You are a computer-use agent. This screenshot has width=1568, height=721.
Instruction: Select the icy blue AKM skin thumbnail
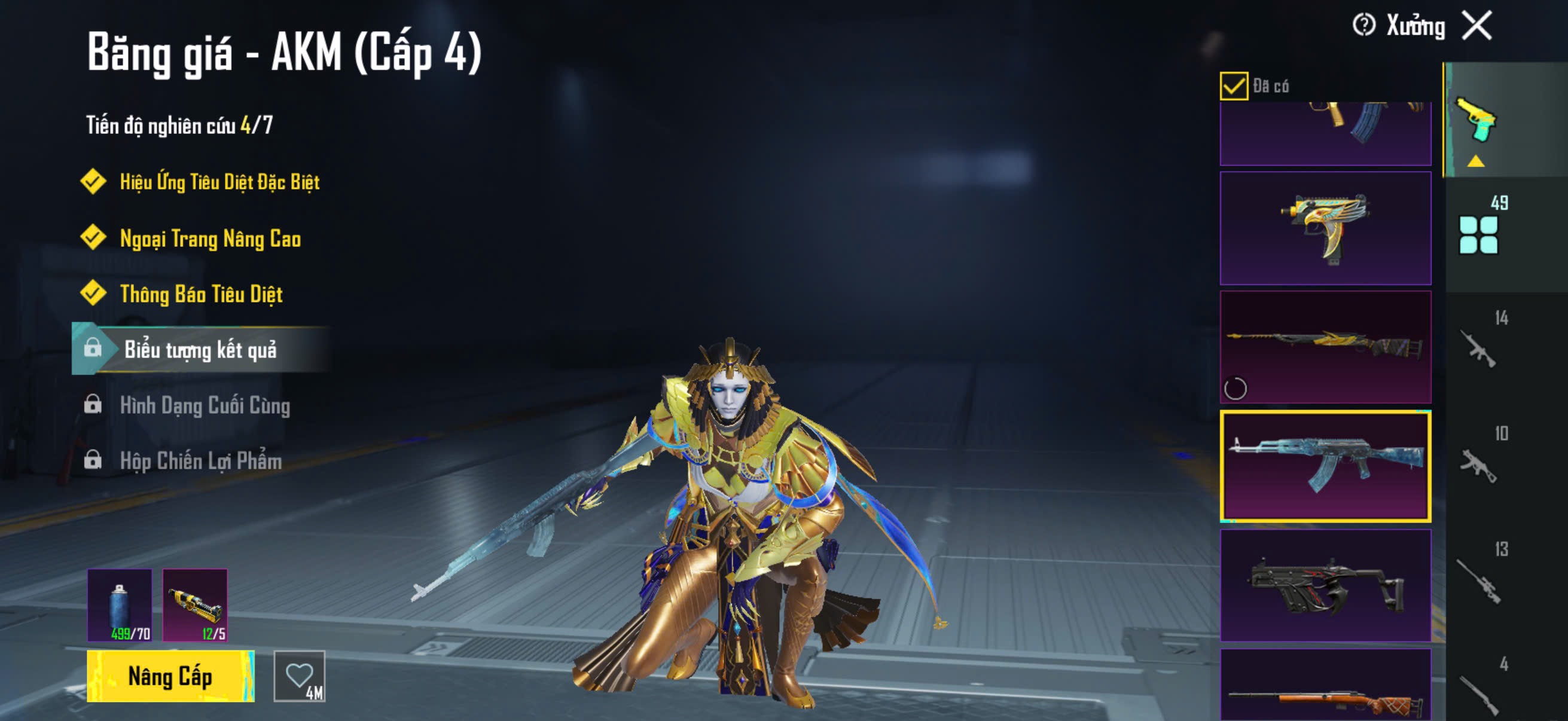(x=1325, y=466)
